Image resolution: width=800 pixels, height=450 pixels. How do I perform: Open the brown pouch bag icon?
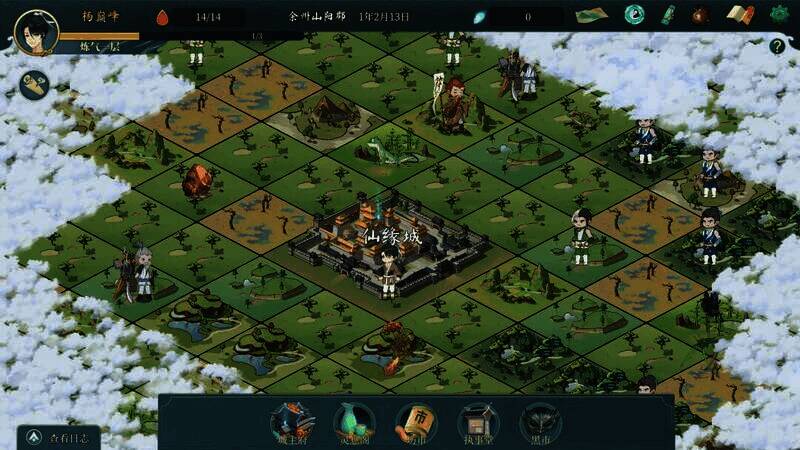click(702, 15)
